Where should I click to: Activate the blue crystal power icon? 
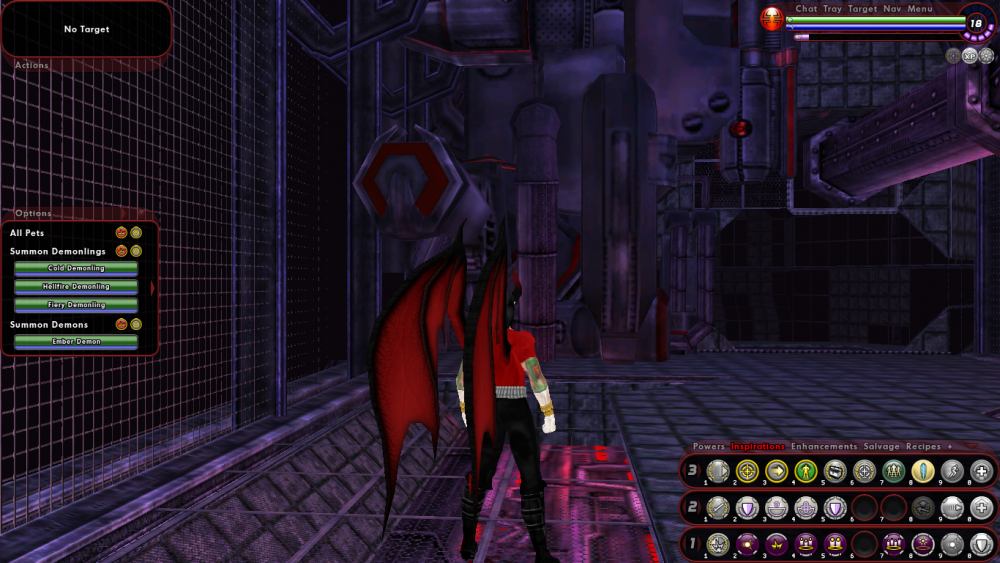925,471
